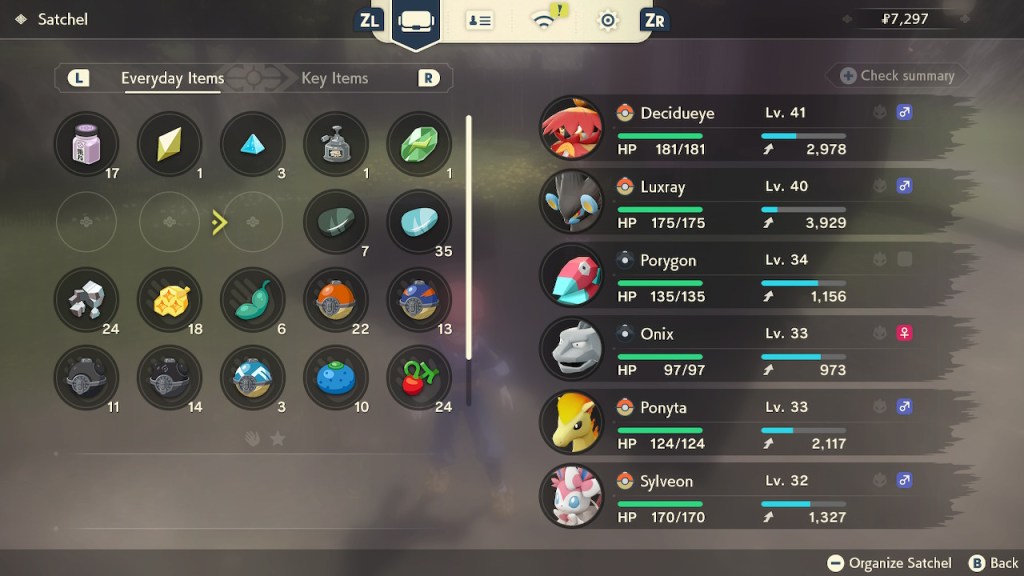Select Sylveon in the party list
Viewport: 1024px width, 576px height.
pos(730,498)
